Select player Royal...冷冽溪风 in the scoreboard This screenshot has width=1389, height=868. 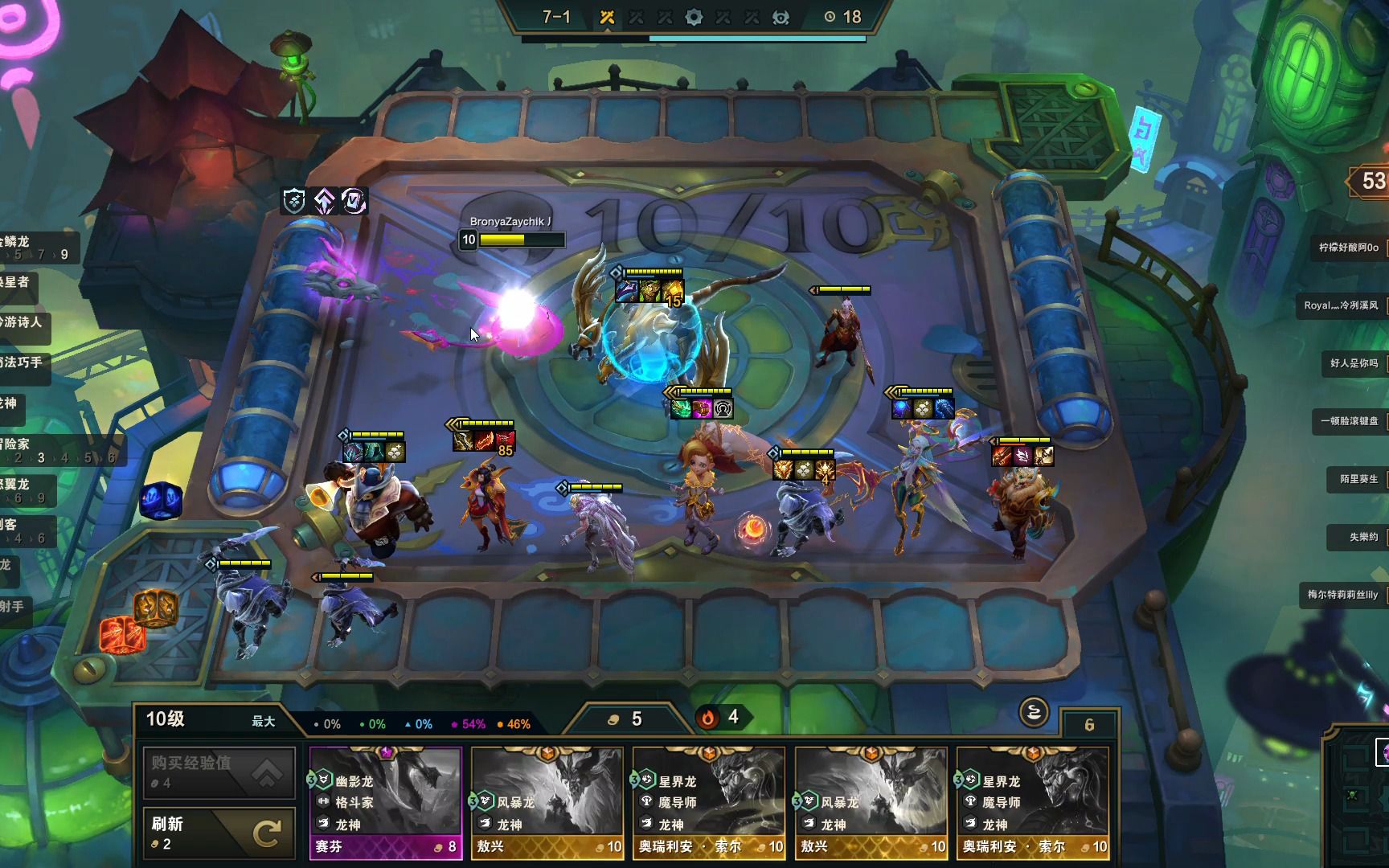tap(1341, 305)
